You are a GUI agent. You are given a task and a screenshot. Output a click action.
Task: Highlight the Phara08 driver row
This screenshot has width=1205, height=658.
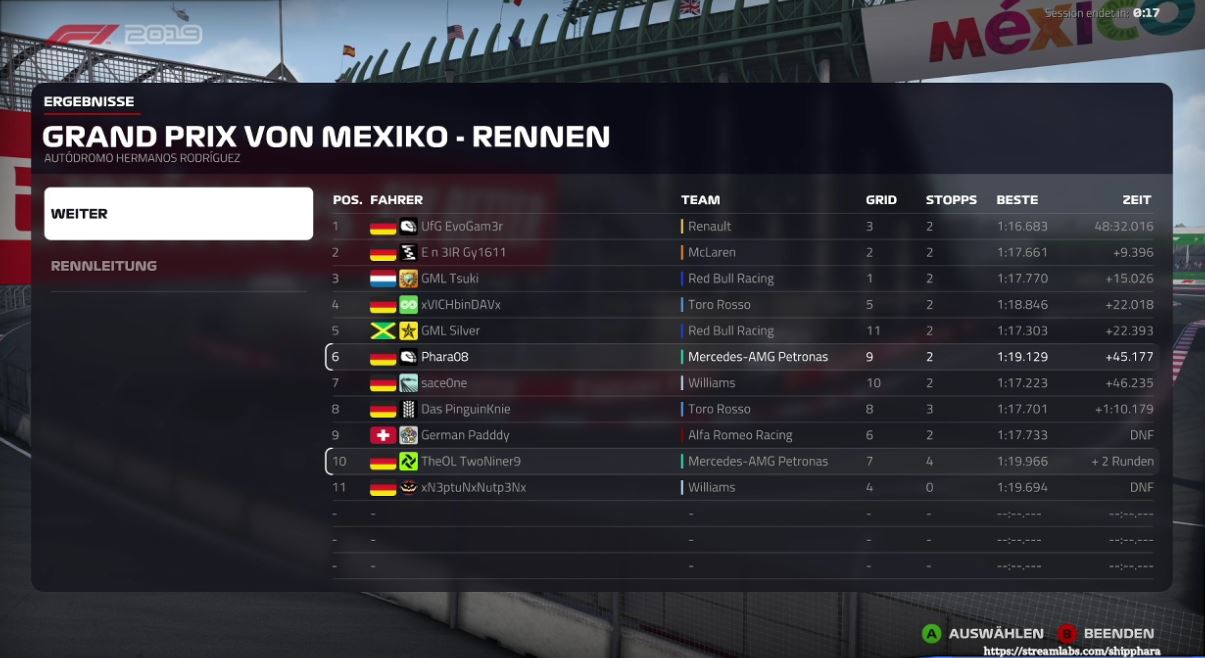(742, 357)
